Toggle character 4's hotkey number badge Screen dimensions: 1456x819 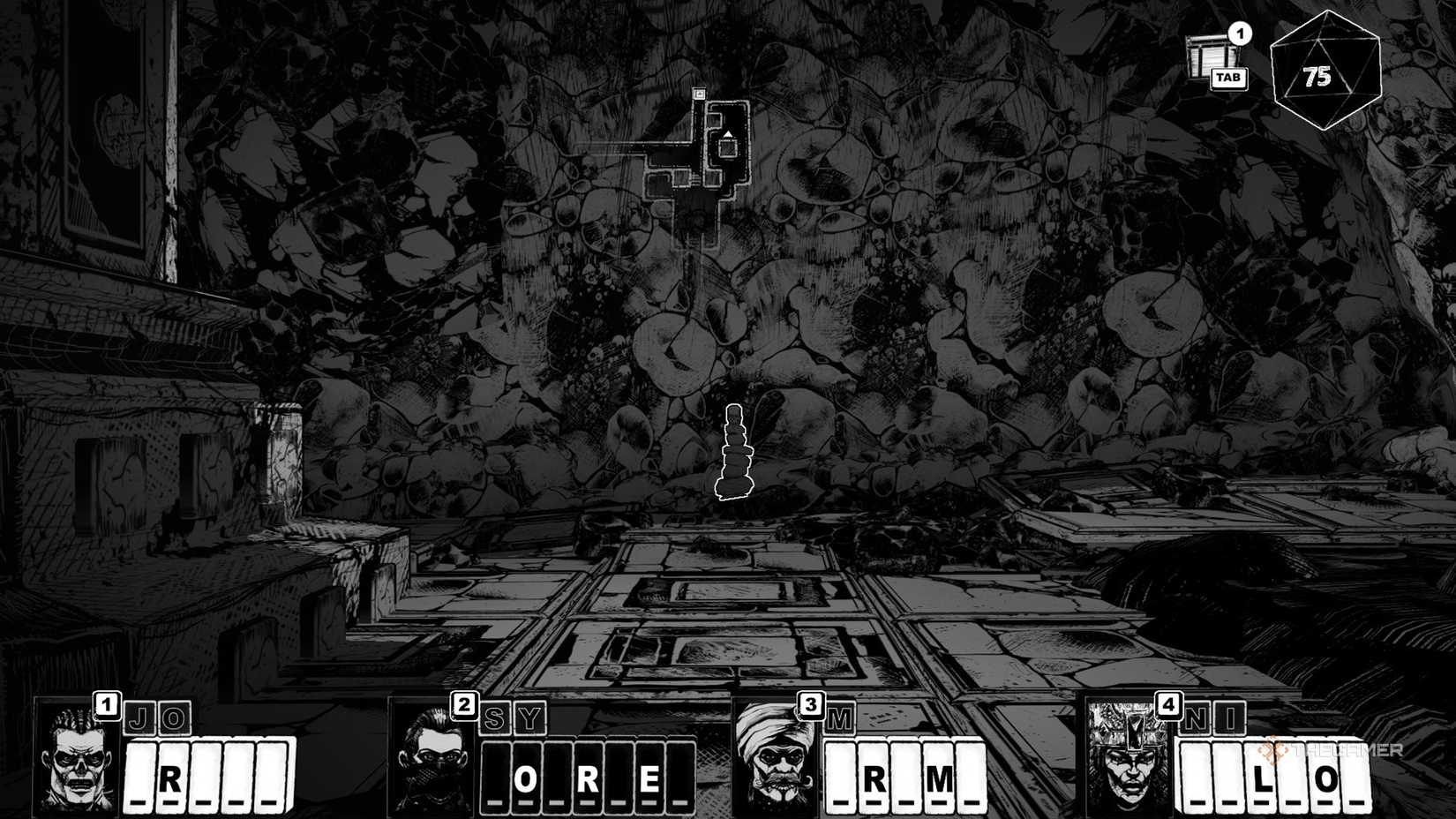1167,704
